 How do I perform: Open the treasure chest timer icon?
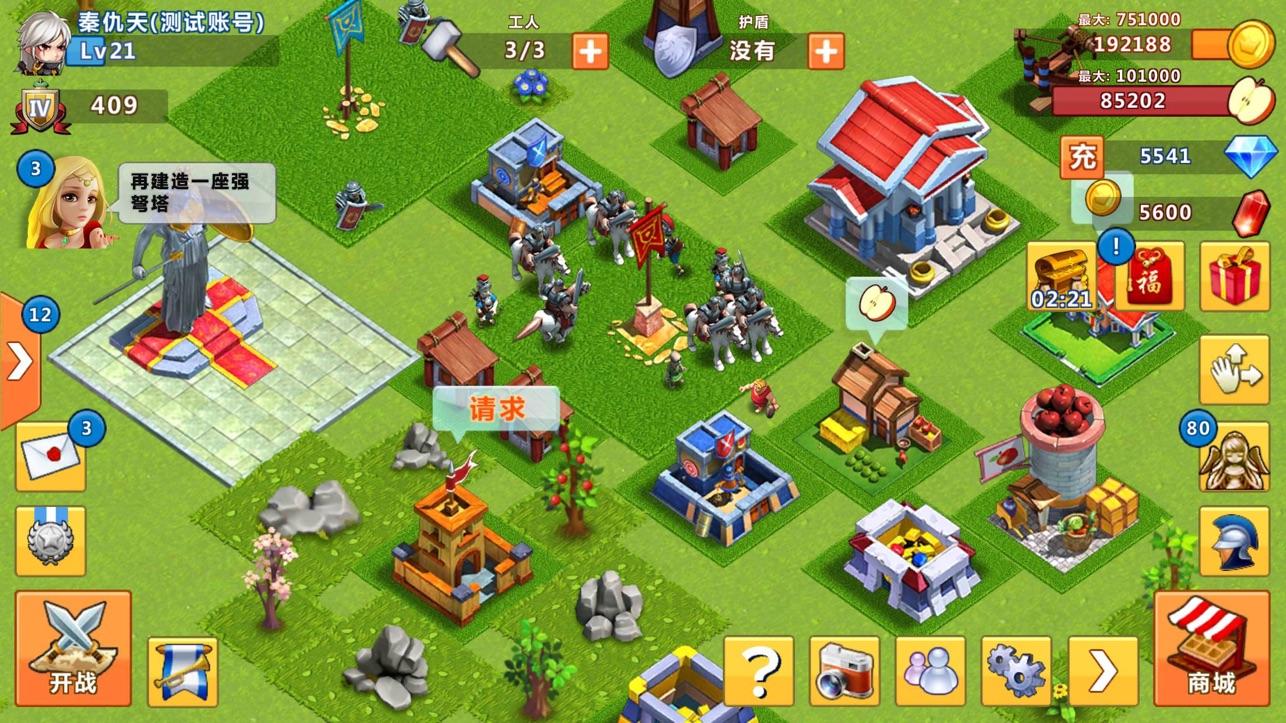click(x=1061, y=276)
